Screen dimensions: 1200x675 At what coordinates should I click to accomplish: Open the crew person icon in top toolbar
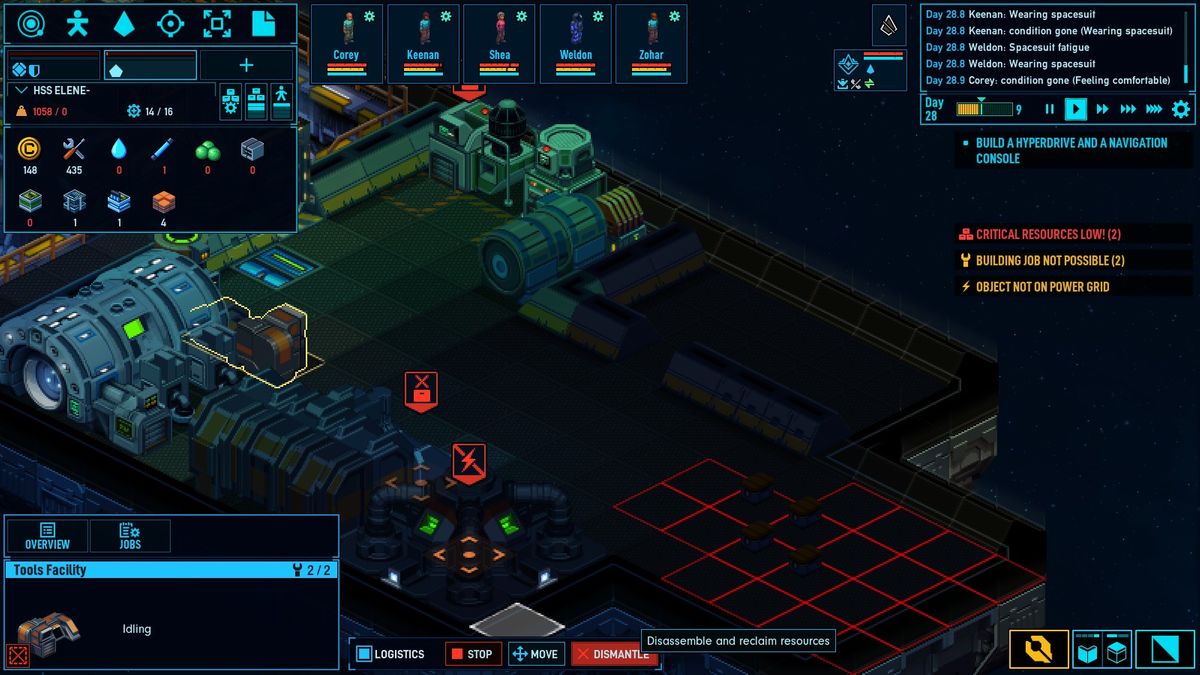coord(77,24)
